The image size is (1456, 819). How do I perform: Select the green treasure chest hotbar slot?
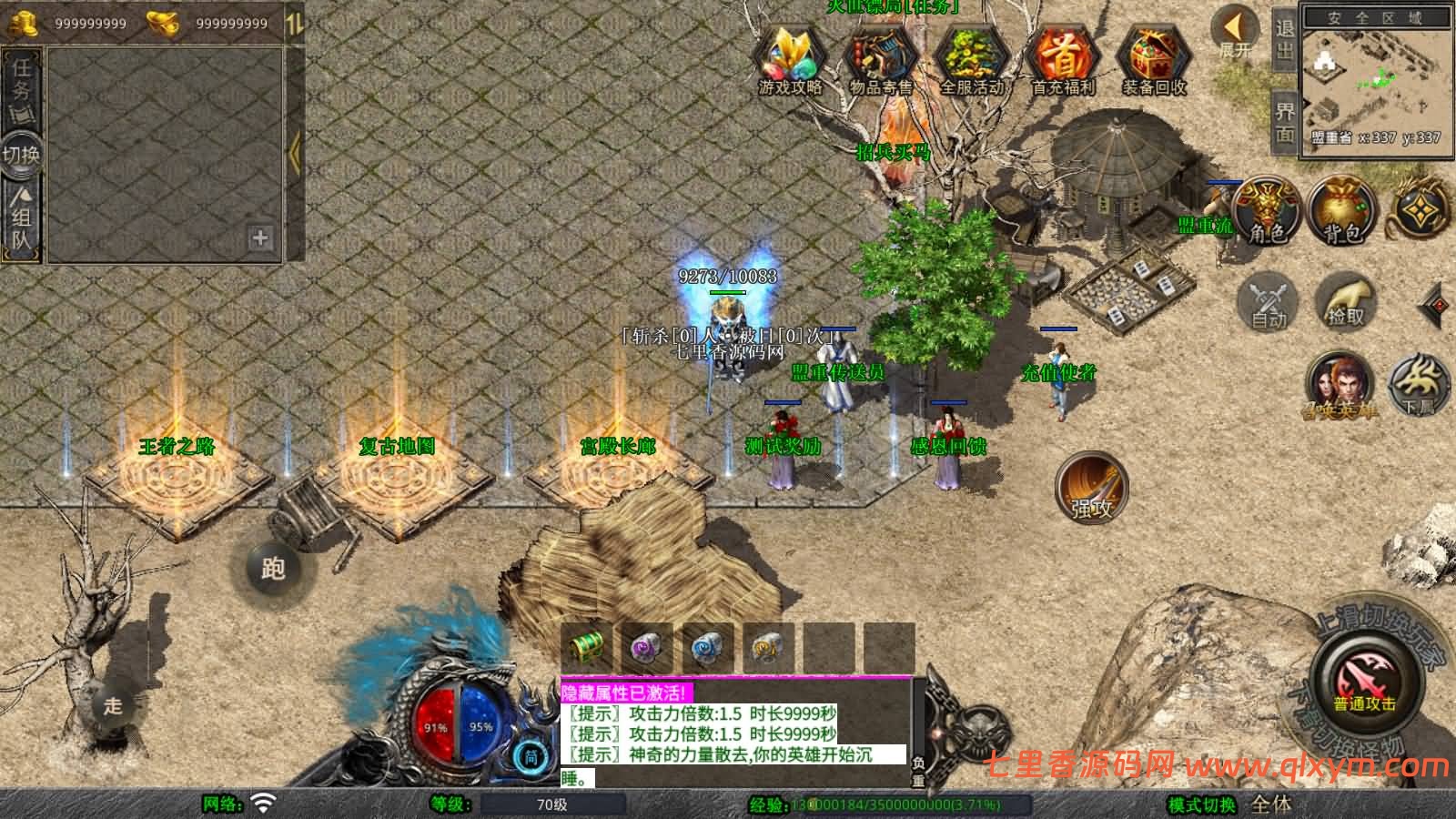[586, 647]
